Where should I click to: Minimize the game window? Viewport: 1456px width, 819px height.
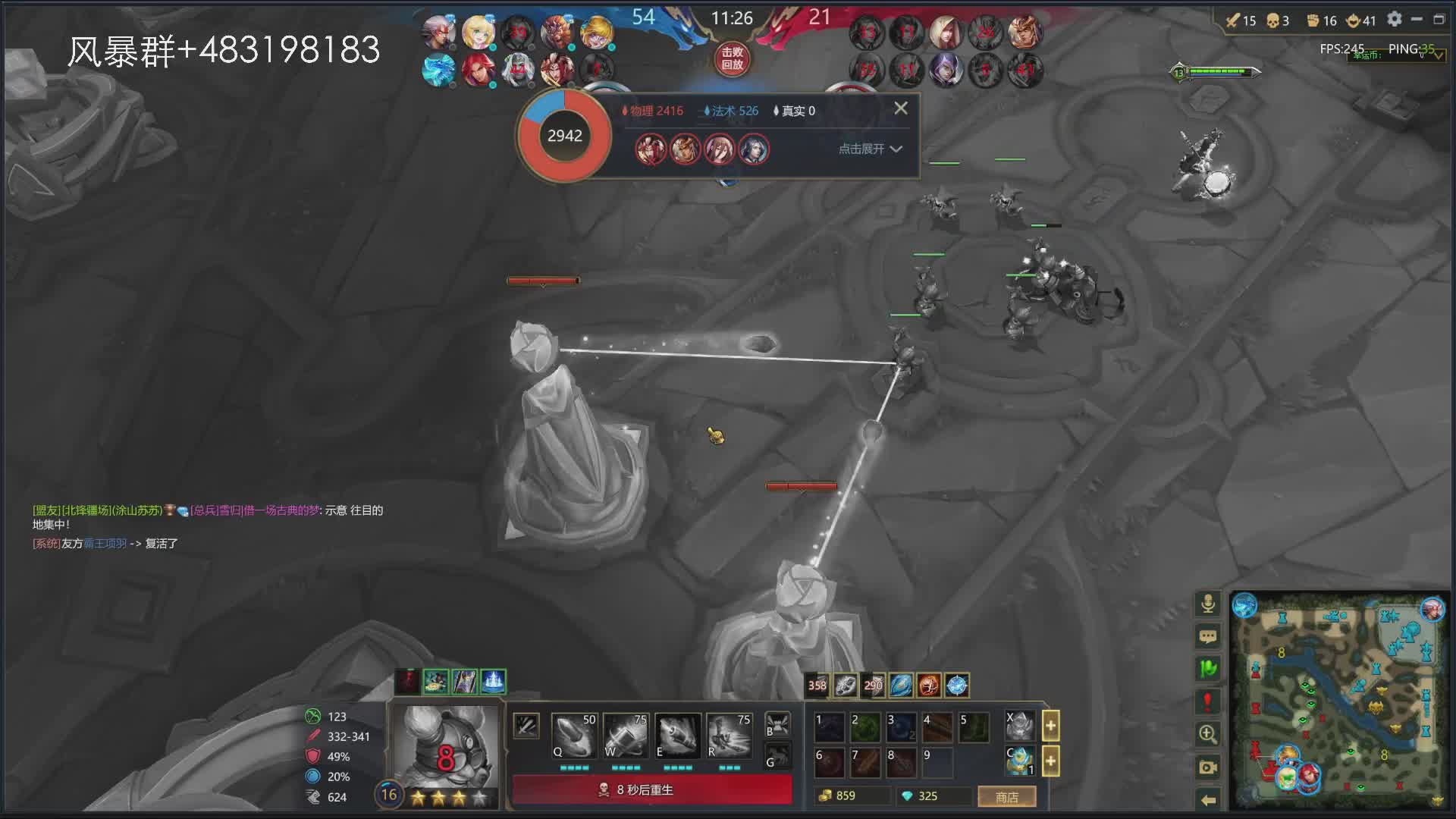point(1417,19)
